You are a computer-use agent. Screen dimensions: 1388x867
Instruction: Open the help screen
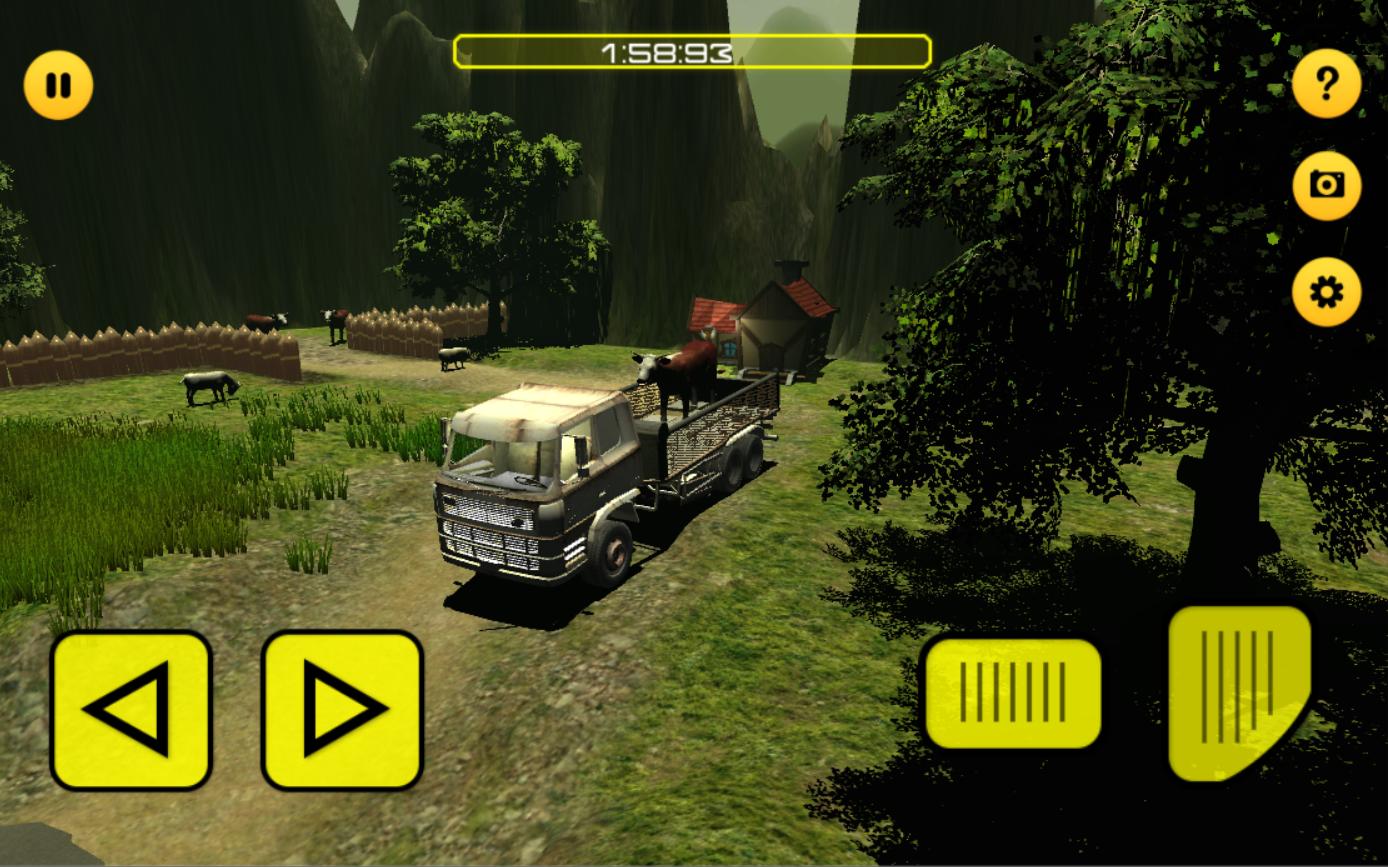(x=1325, y=84)
